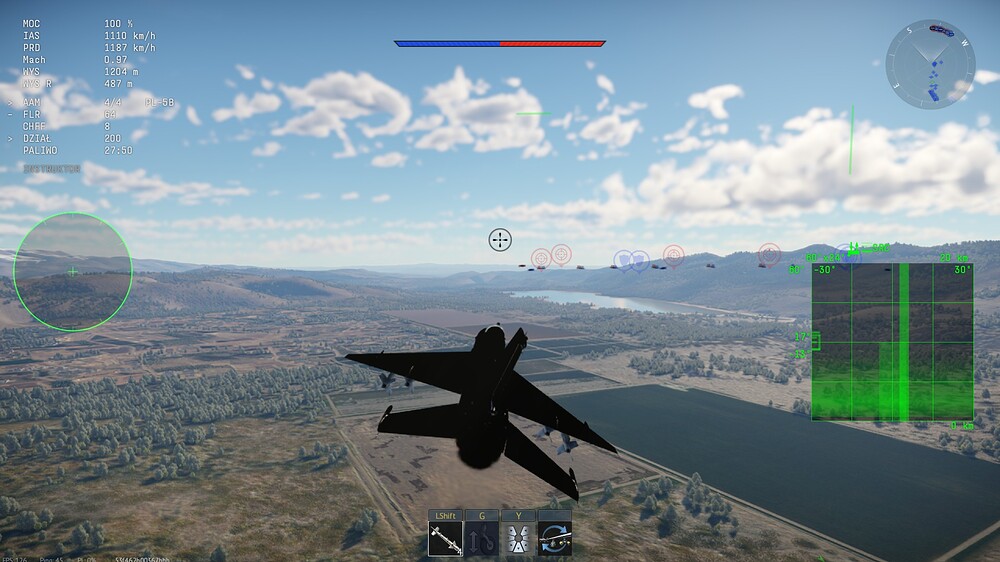Click the weapon switch icon with blue arrows
The image size is (1000, 562).
pos(554,540)
